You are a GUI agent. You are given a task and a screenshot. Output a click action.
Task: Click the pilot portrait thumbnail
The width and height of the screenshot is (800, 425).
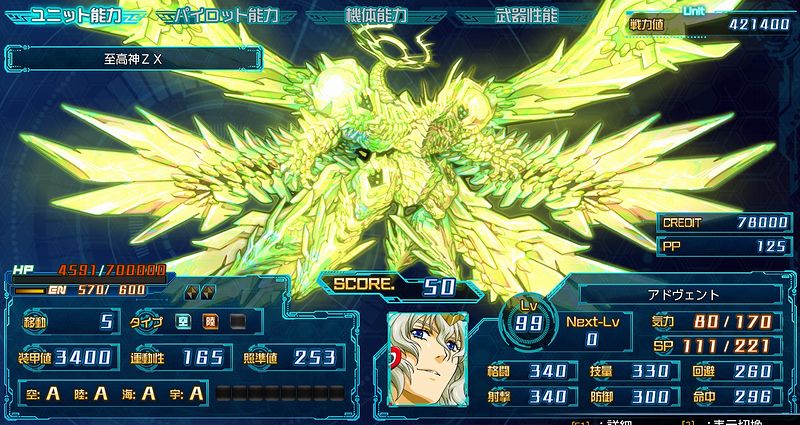(427, 358)
